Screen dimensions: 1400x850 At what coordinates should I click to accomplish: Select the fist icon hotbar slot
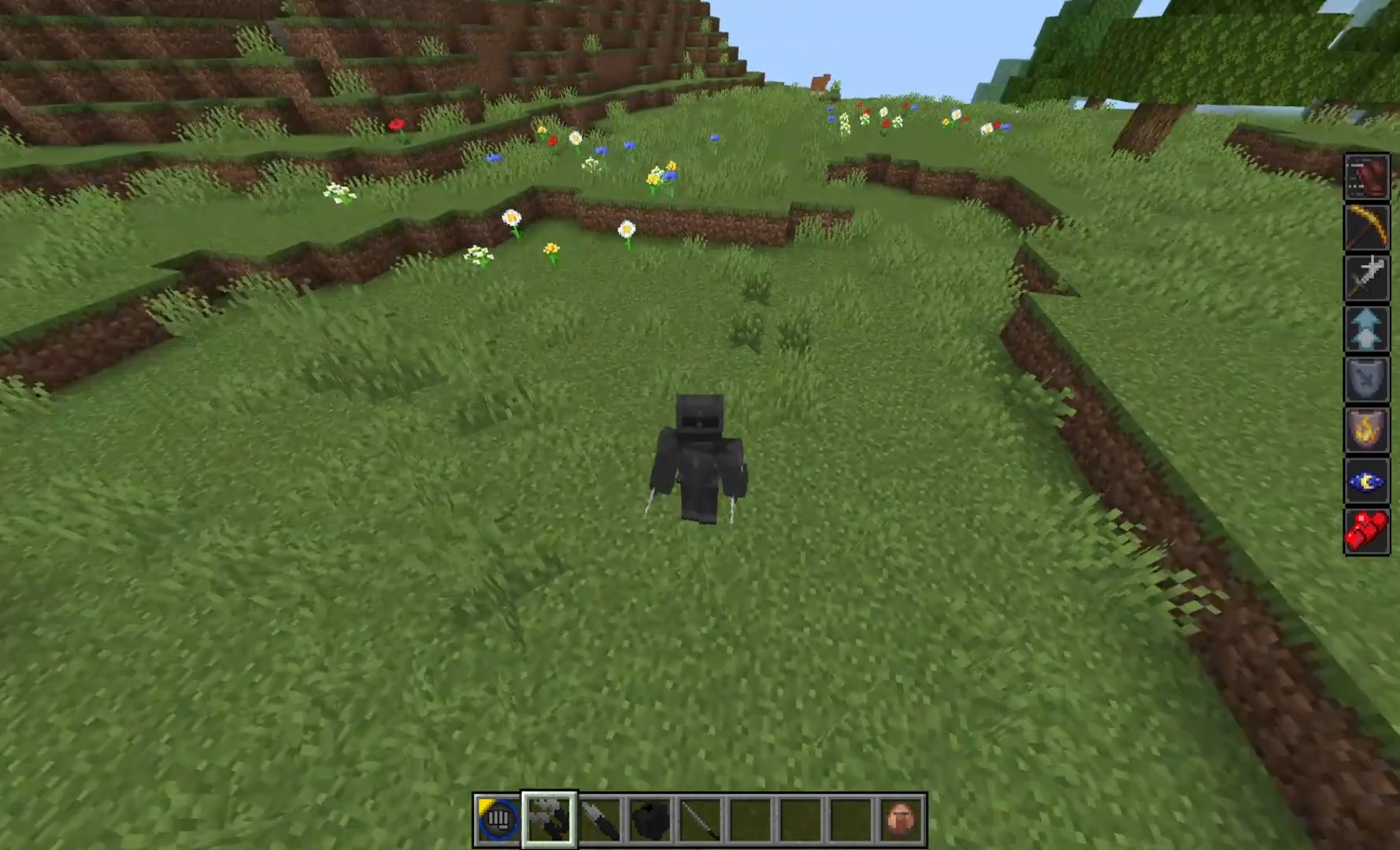pos(498,819)
